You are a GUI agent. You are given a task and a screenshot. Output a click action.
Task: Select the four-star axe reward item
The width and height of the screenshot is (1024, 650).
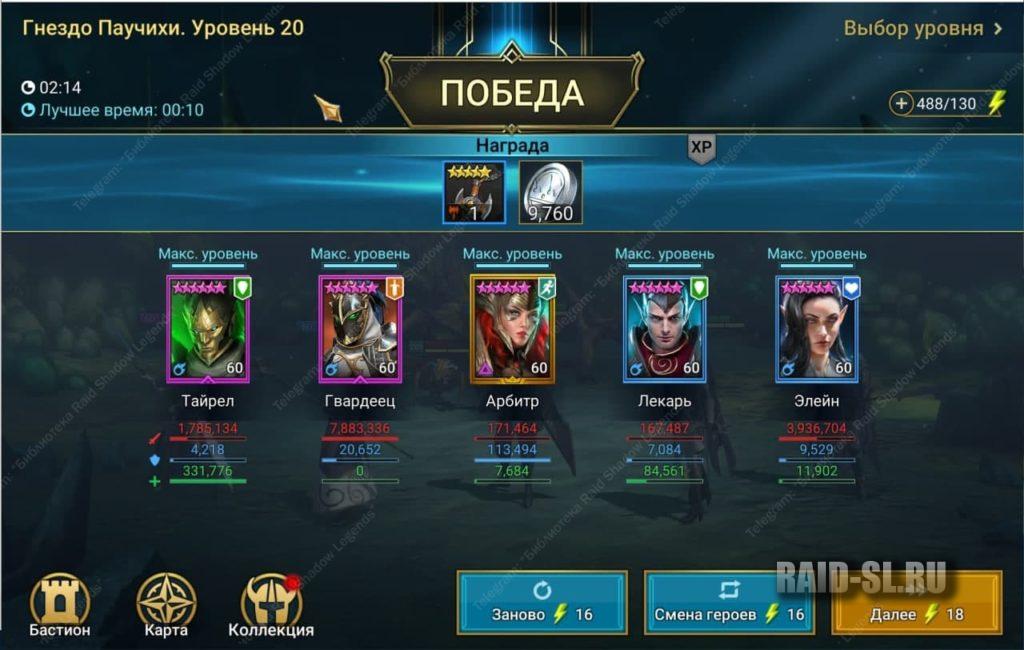tap(474, 193)
